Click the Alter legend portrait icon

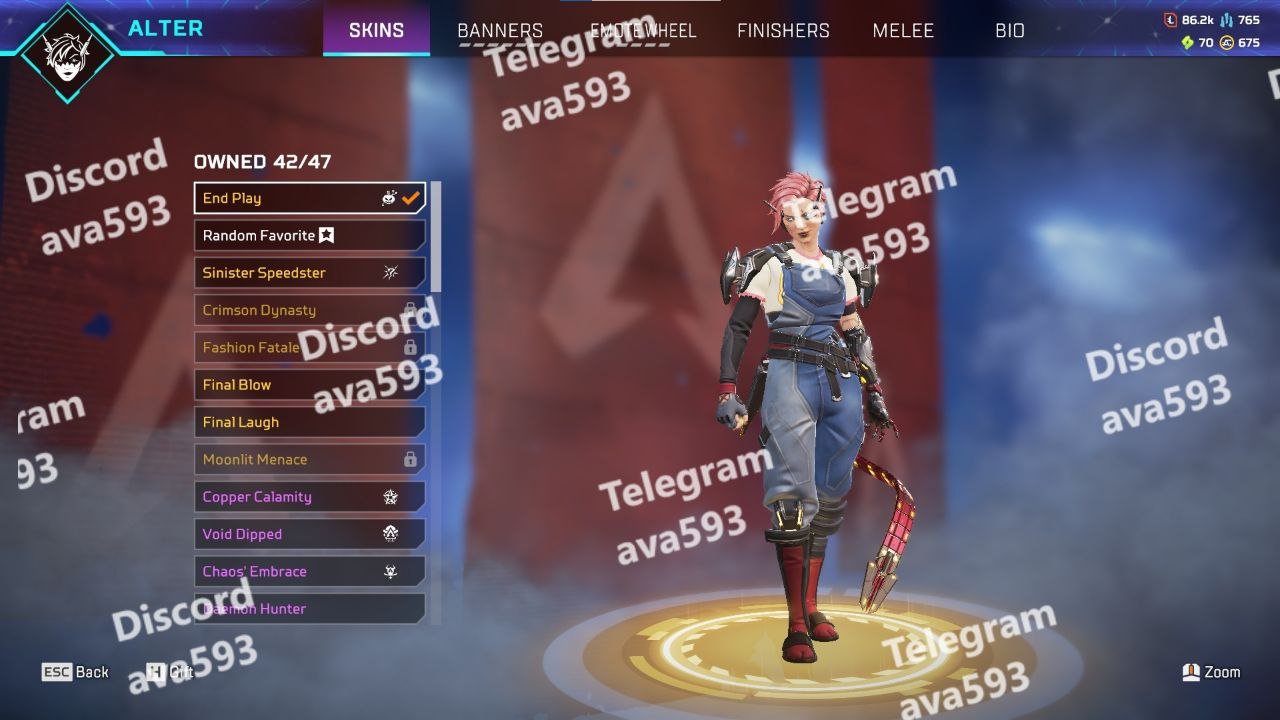coord(67,52)
